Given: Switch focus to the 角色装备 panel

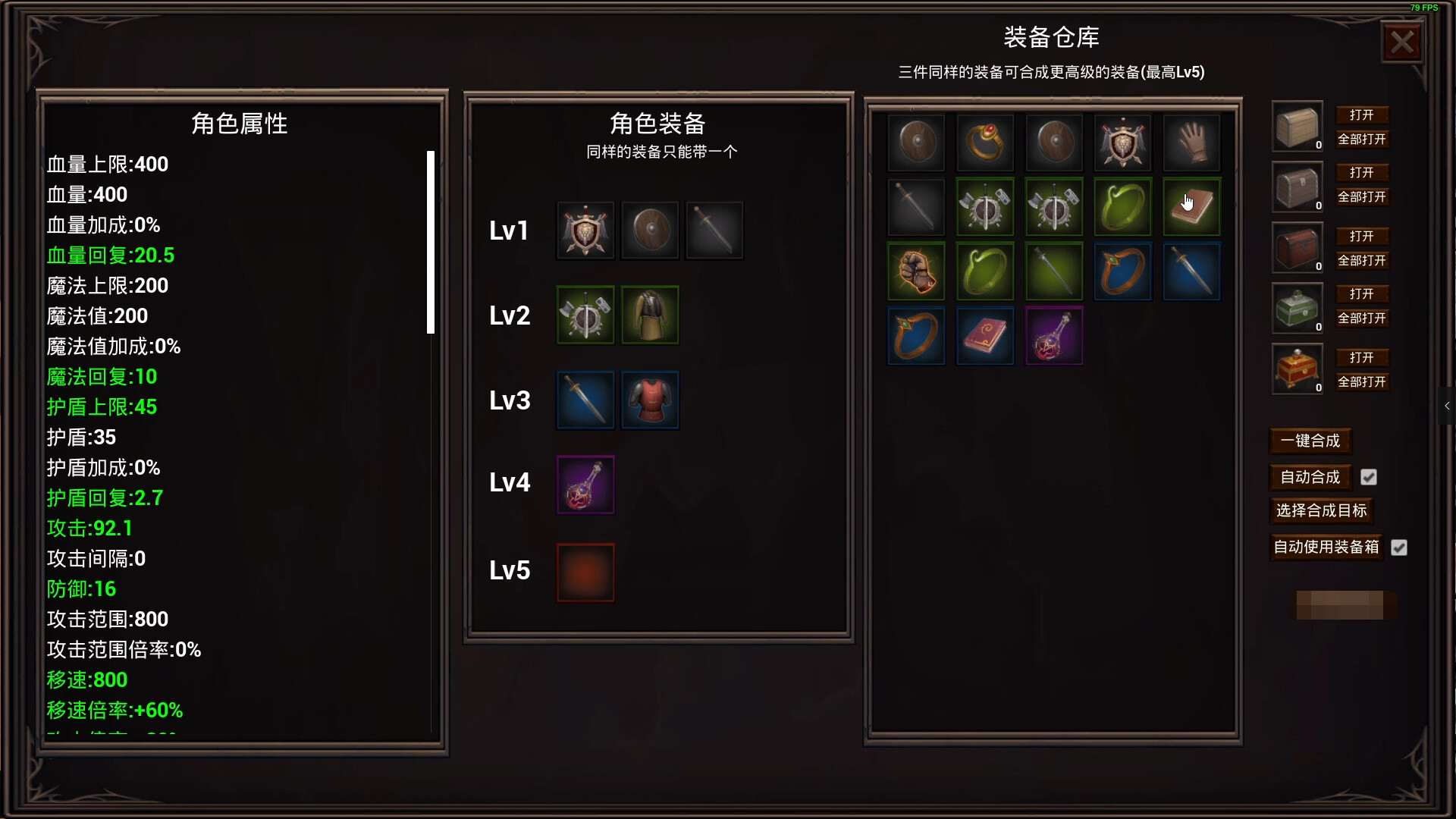Looking at the screenshot, I should (x=659, y=121).
